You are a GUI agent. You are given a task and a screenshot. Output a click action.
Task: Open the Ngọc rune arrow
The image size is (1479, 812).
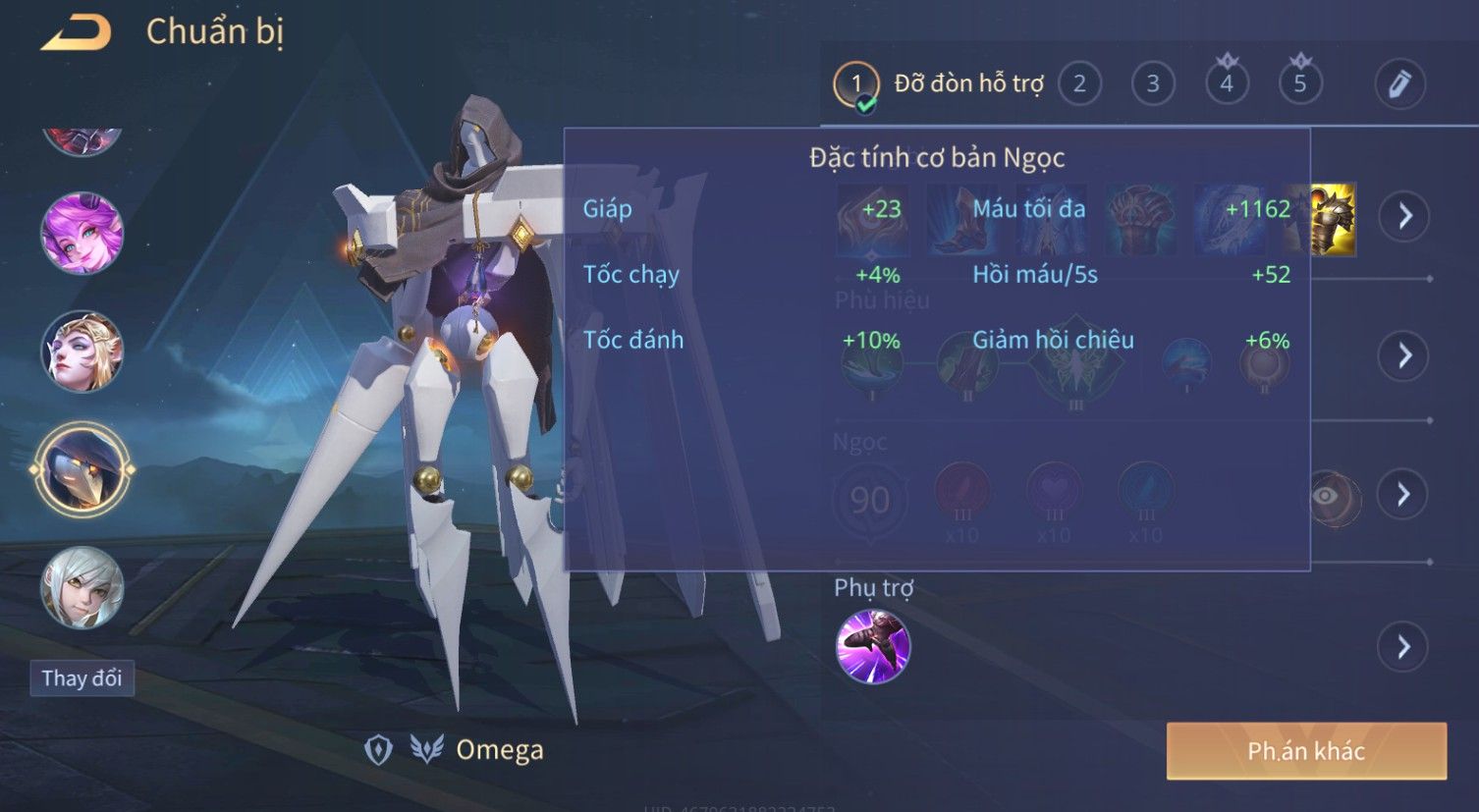1404,494
